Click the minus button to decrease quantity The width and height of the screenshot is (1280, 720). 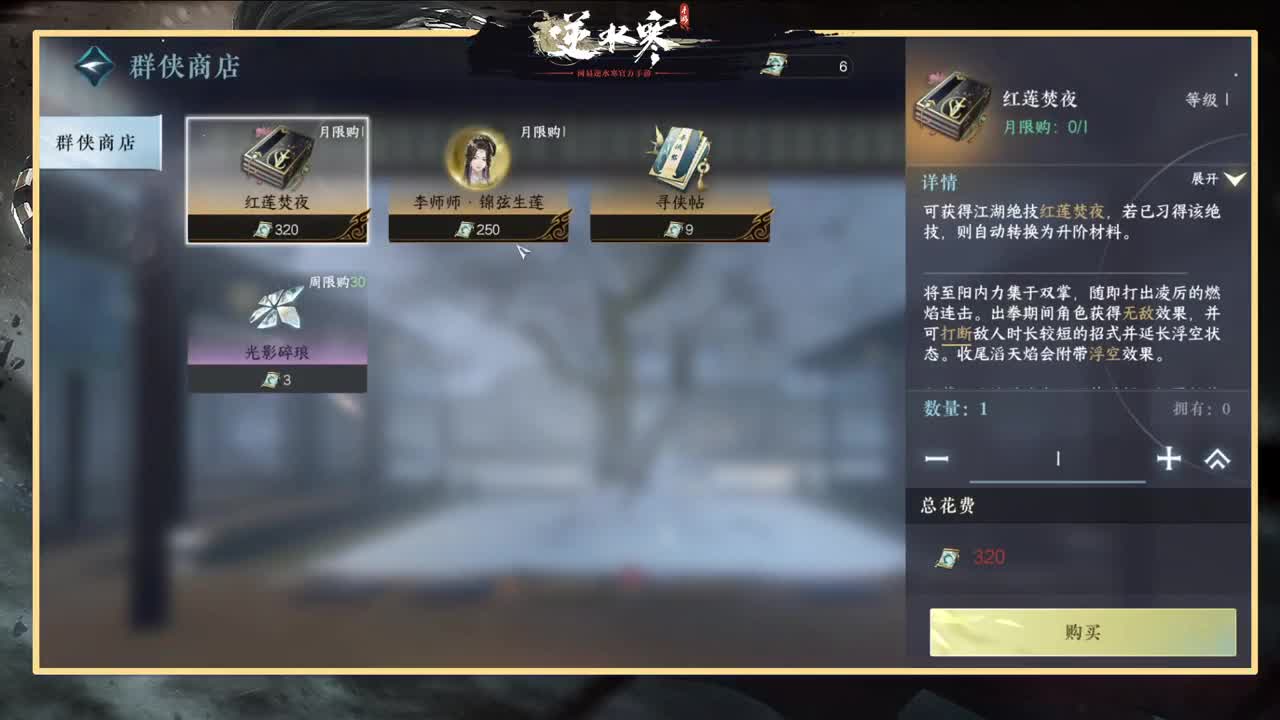[938, 460]
